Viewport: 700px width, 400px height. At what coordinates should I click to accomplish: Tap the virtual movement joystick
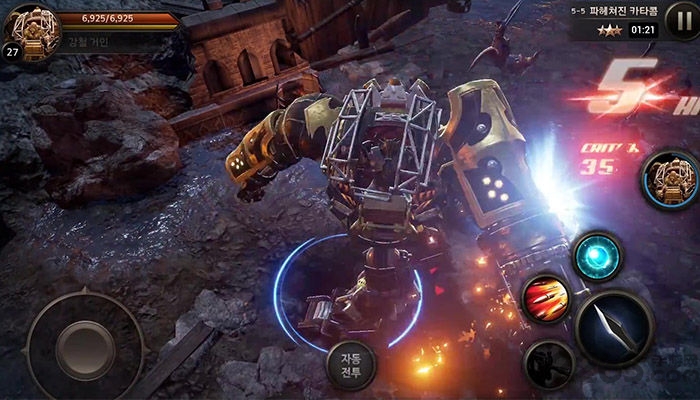coord(85,345)
